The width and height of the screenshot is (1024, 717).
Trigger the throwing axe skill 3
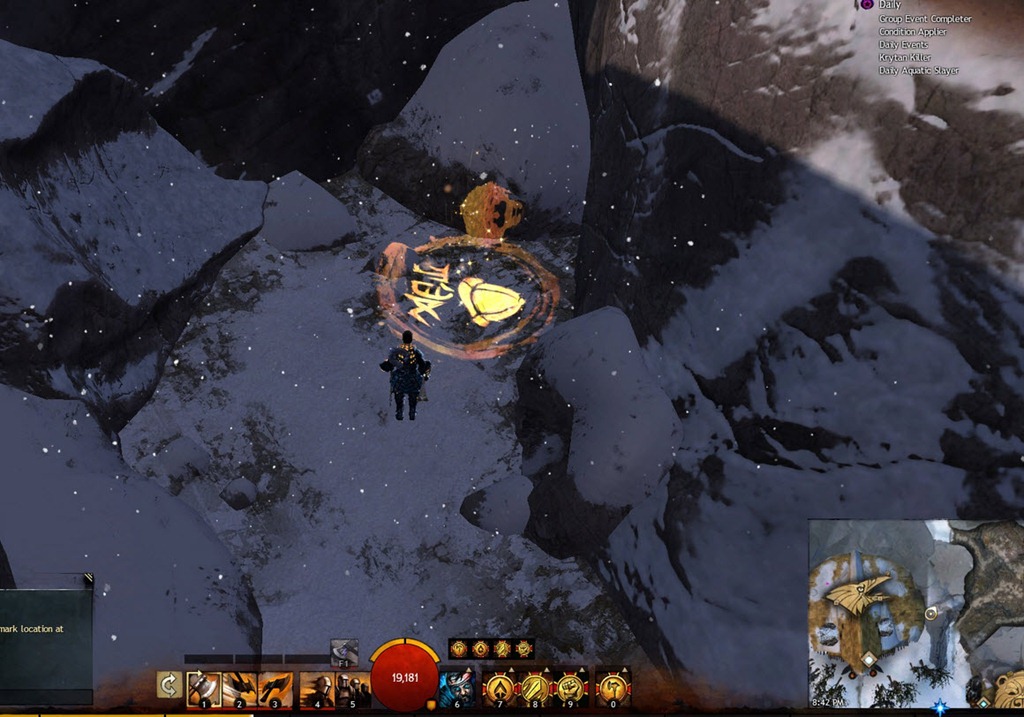275,688
